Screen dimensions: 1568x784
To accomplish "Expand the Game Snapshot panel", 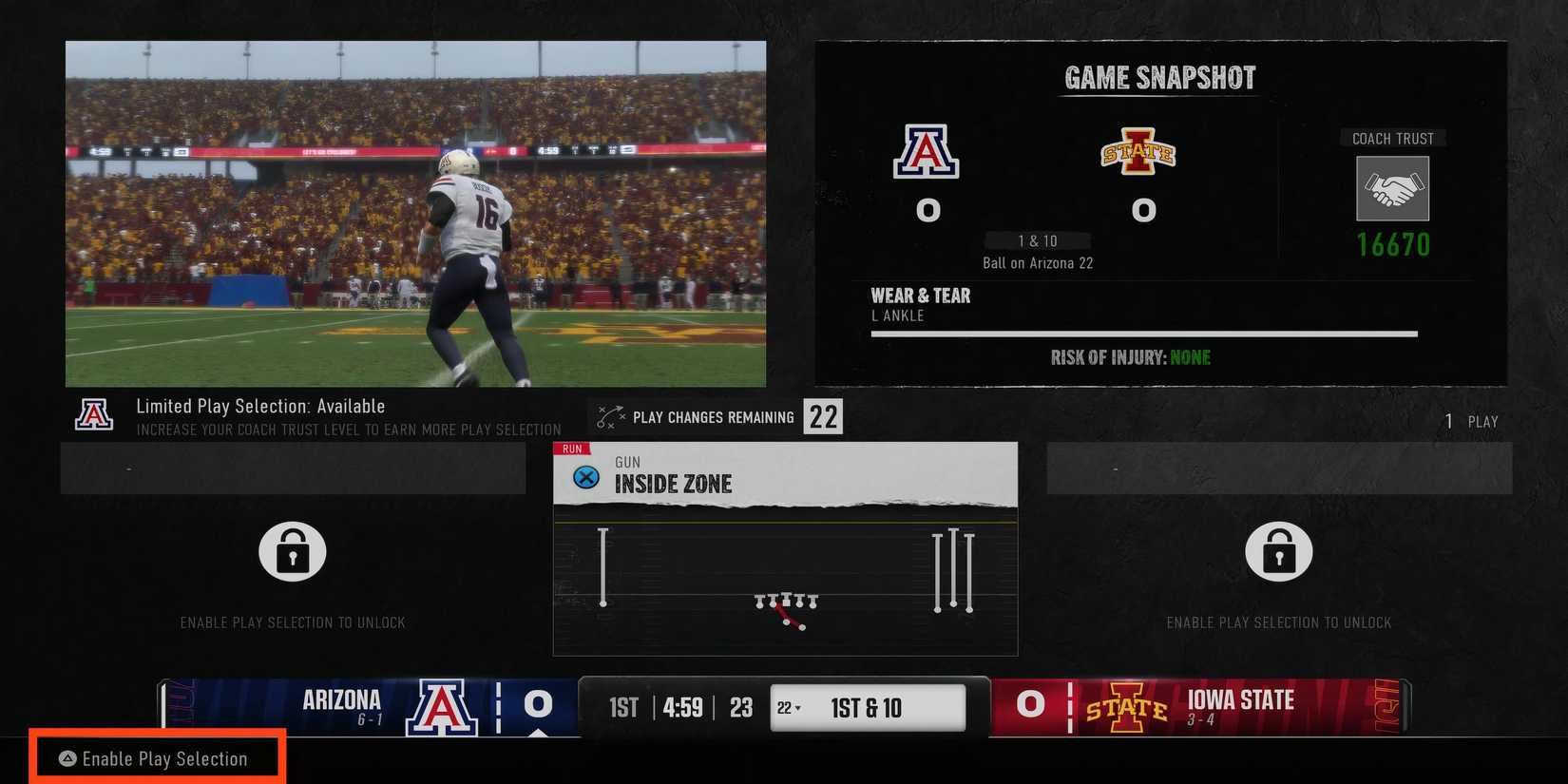I will pos(1157,77).
